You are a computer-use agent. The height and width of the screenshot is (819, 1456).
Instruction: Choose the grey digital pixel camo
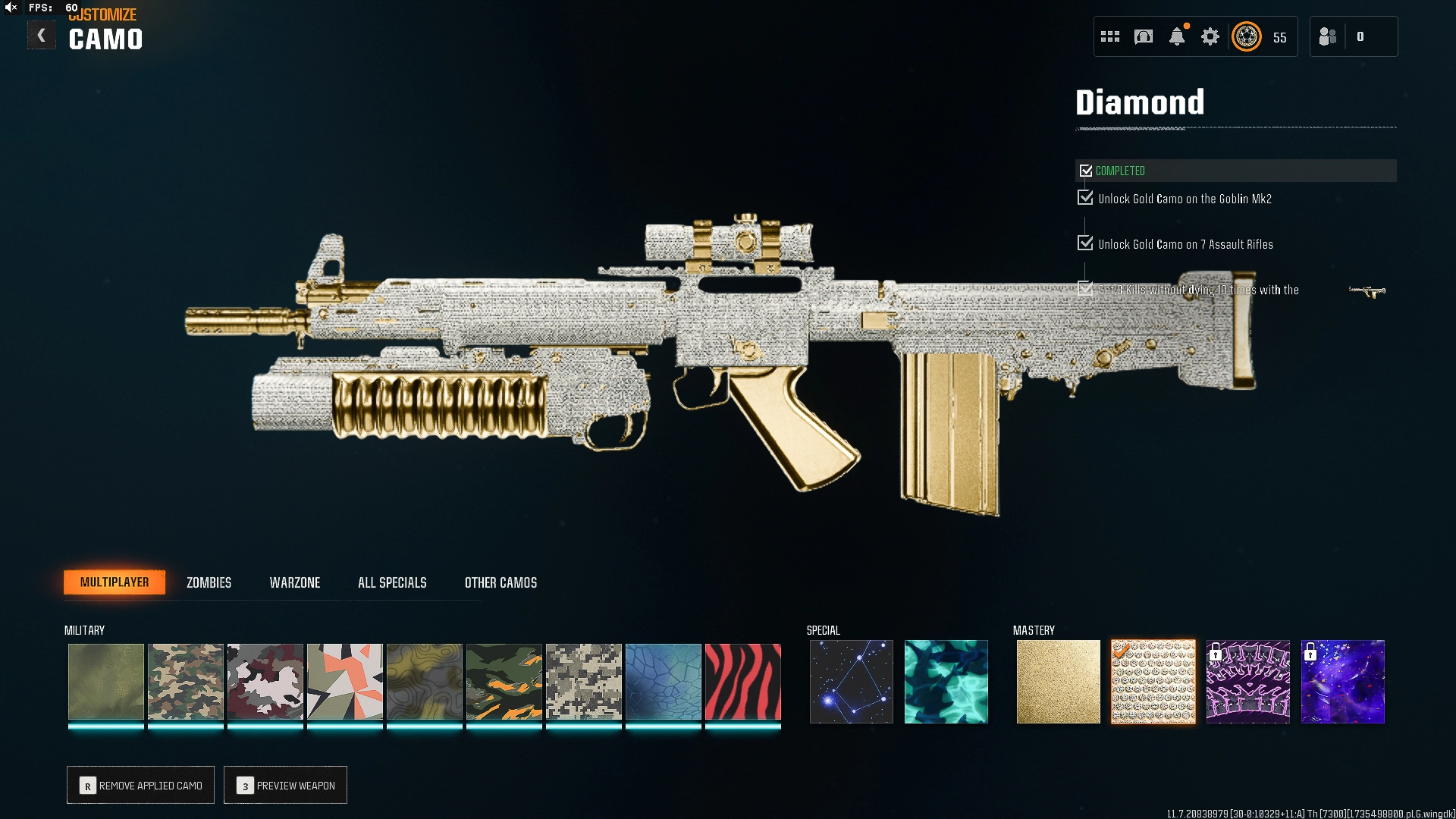click(x=583, y=681)
